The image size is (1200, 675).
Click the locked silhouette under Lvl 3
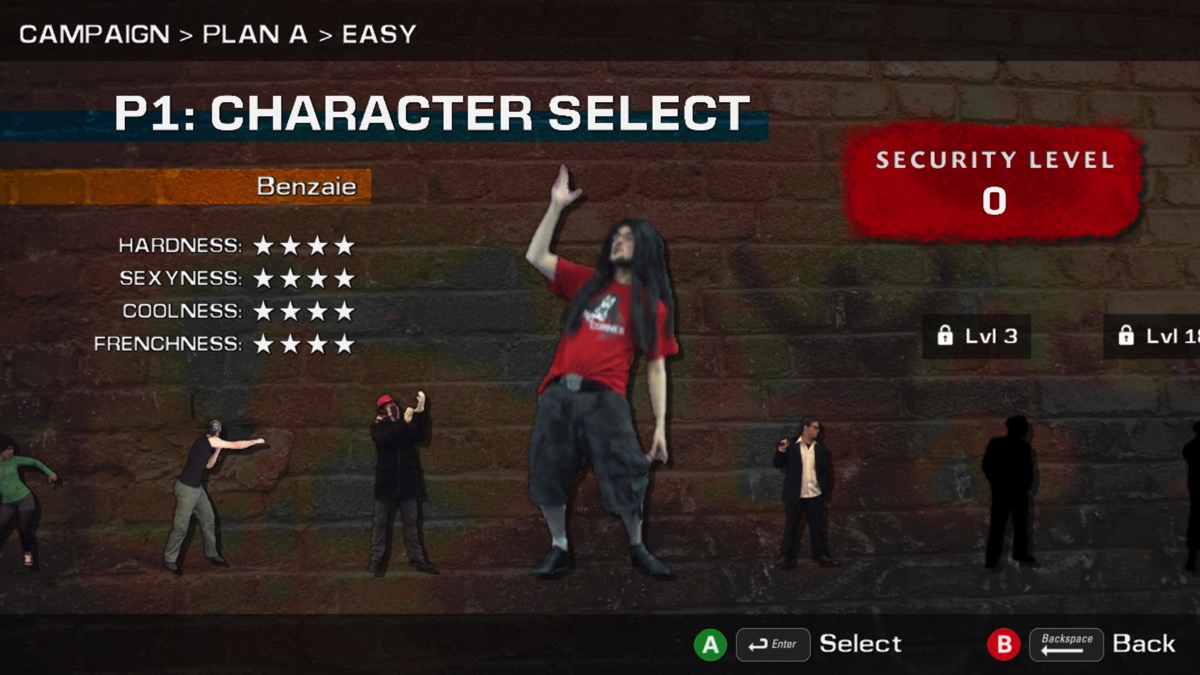1008,490
